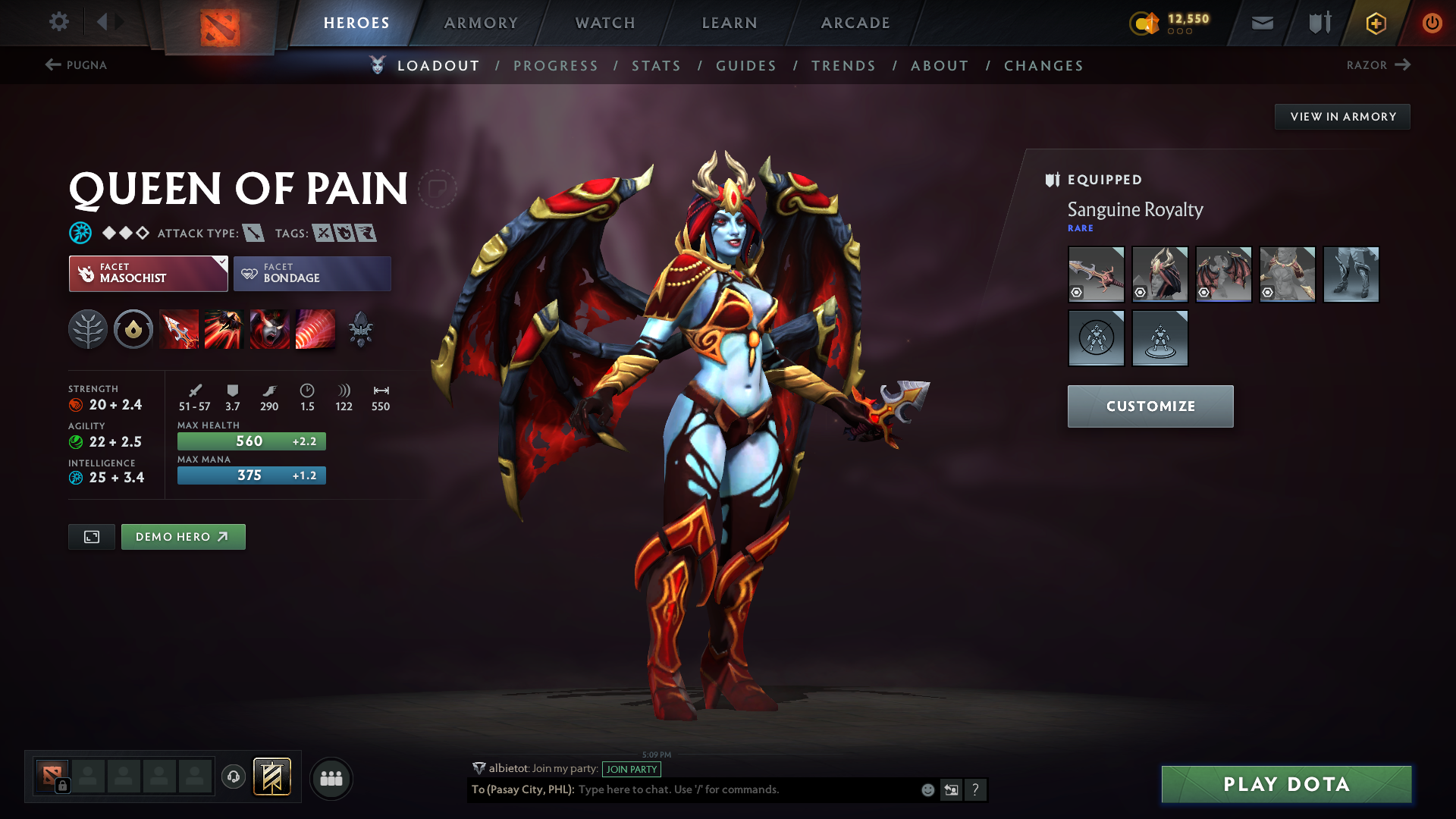The height and width of the screenshot is (819, 1456).
Task: Open the Trends section
Action: [843, 66]
